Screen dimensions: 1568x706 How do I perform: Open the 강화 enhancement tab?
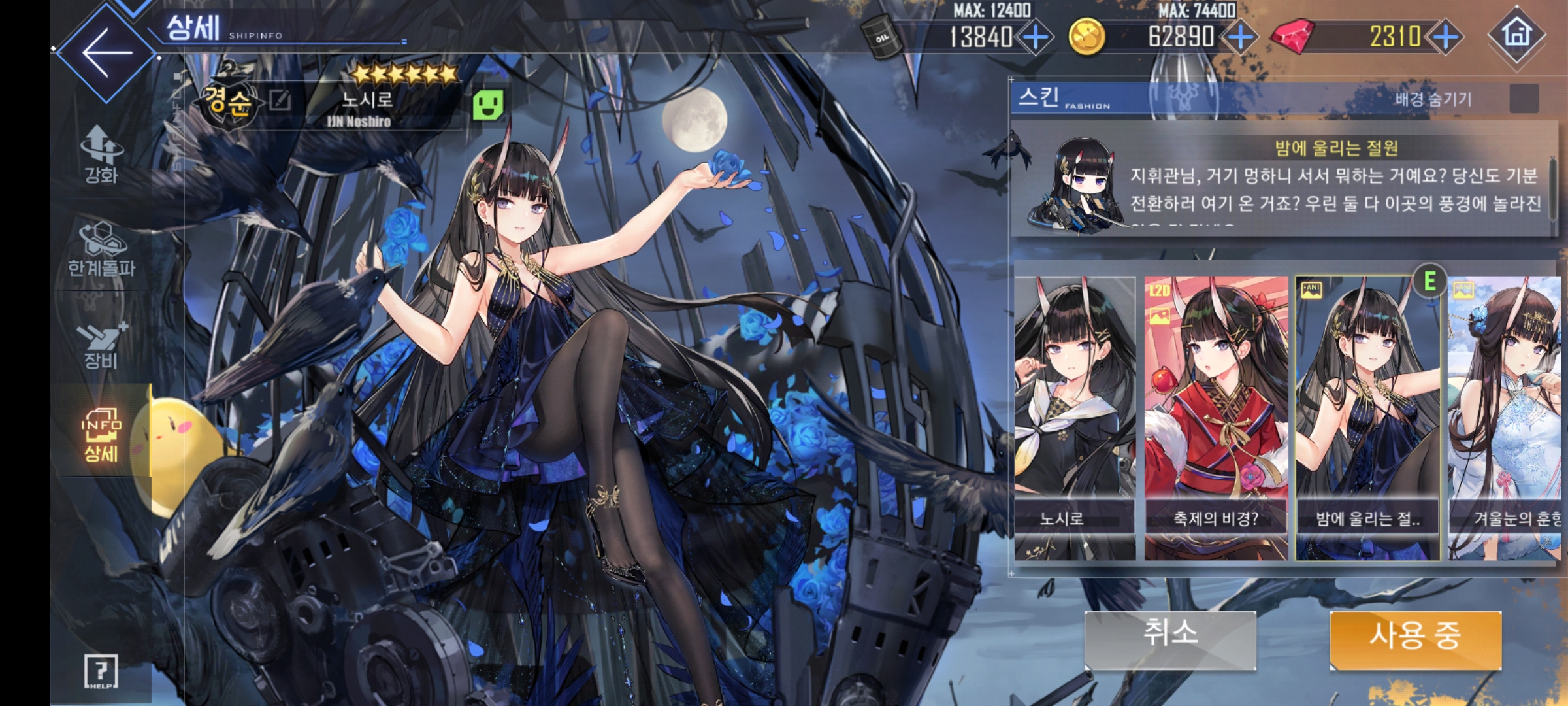pos(101,154)
